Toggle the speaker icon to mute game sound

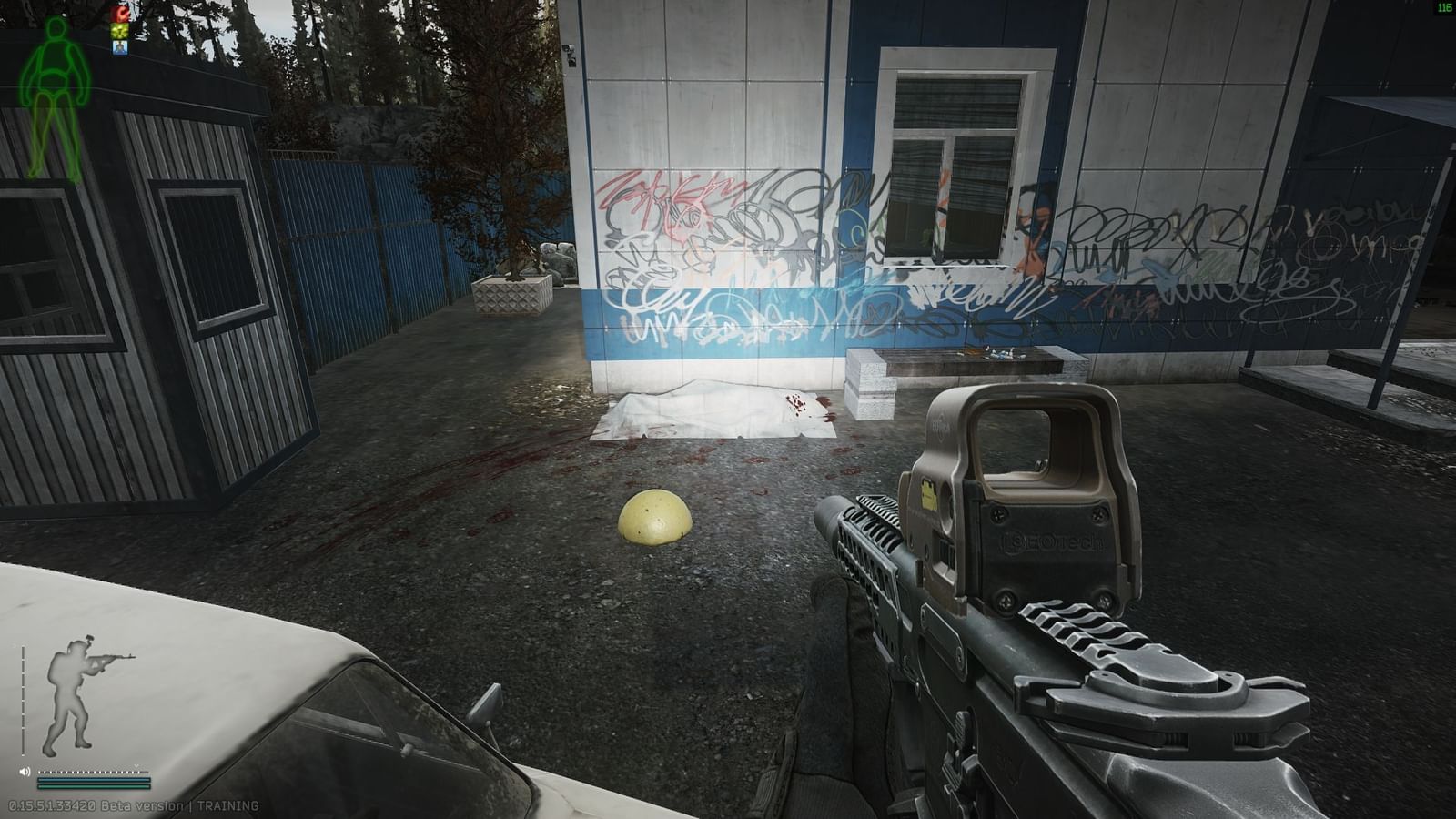pos(25,772)
